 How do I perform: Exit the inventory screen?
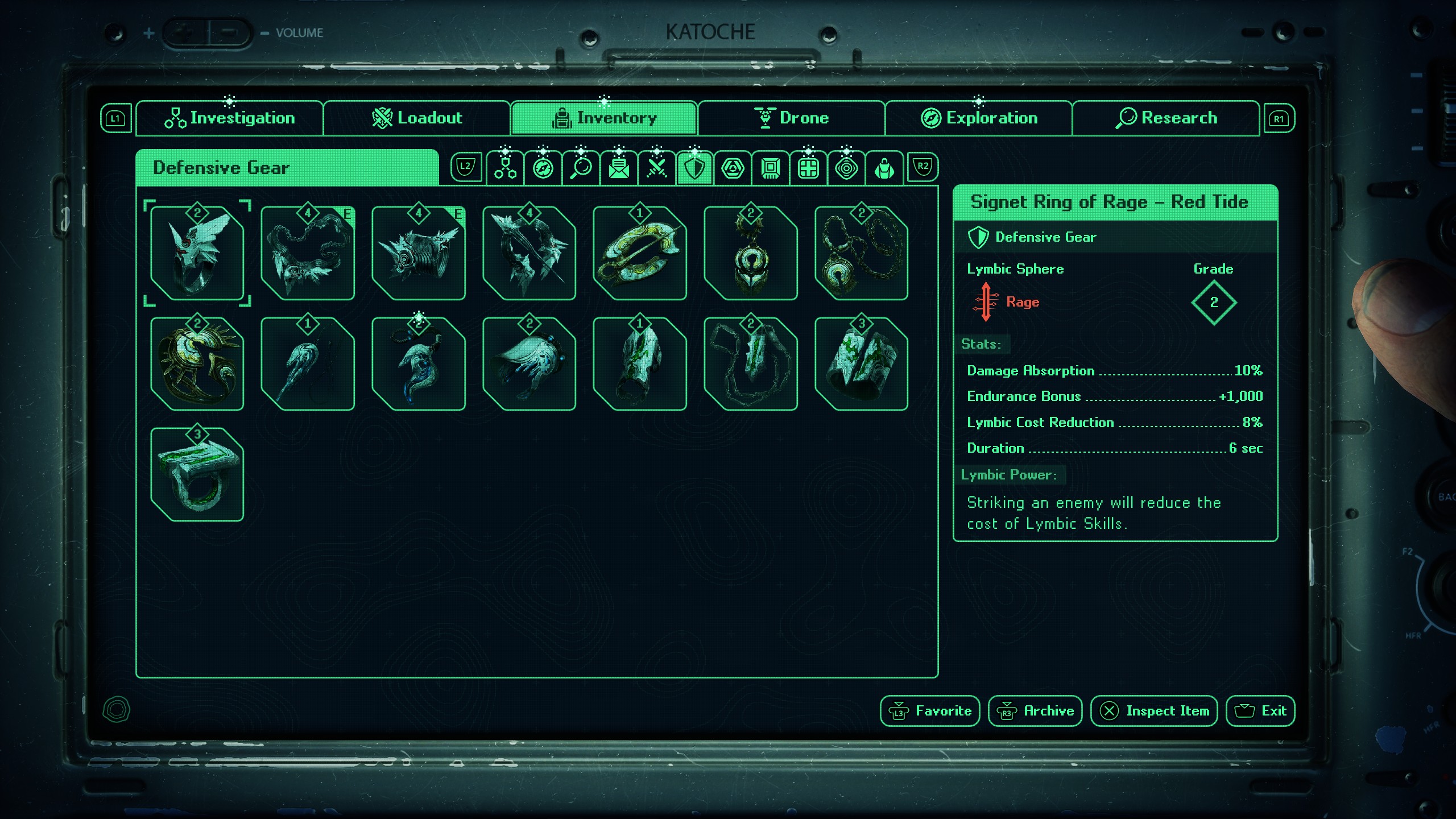1260,711
